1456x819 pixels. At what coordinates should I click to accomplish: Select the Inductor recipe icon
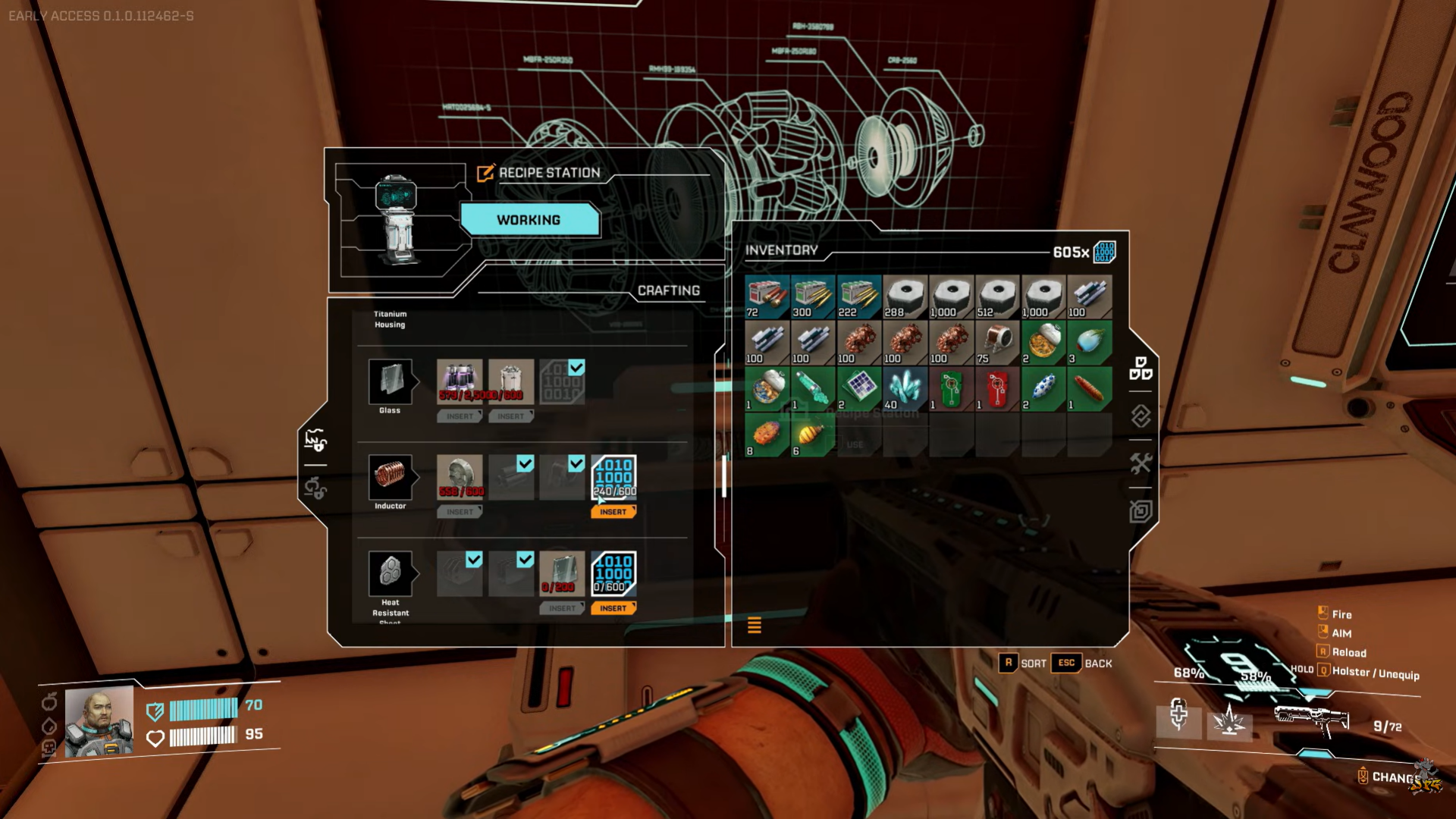click(390, 477)
